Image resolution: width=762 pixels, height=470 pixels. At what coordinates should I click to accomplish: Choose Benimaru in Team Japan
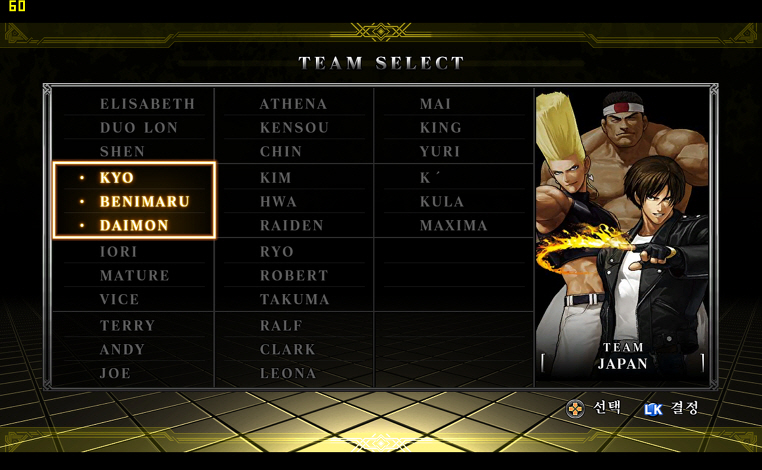tap(144, 202)
